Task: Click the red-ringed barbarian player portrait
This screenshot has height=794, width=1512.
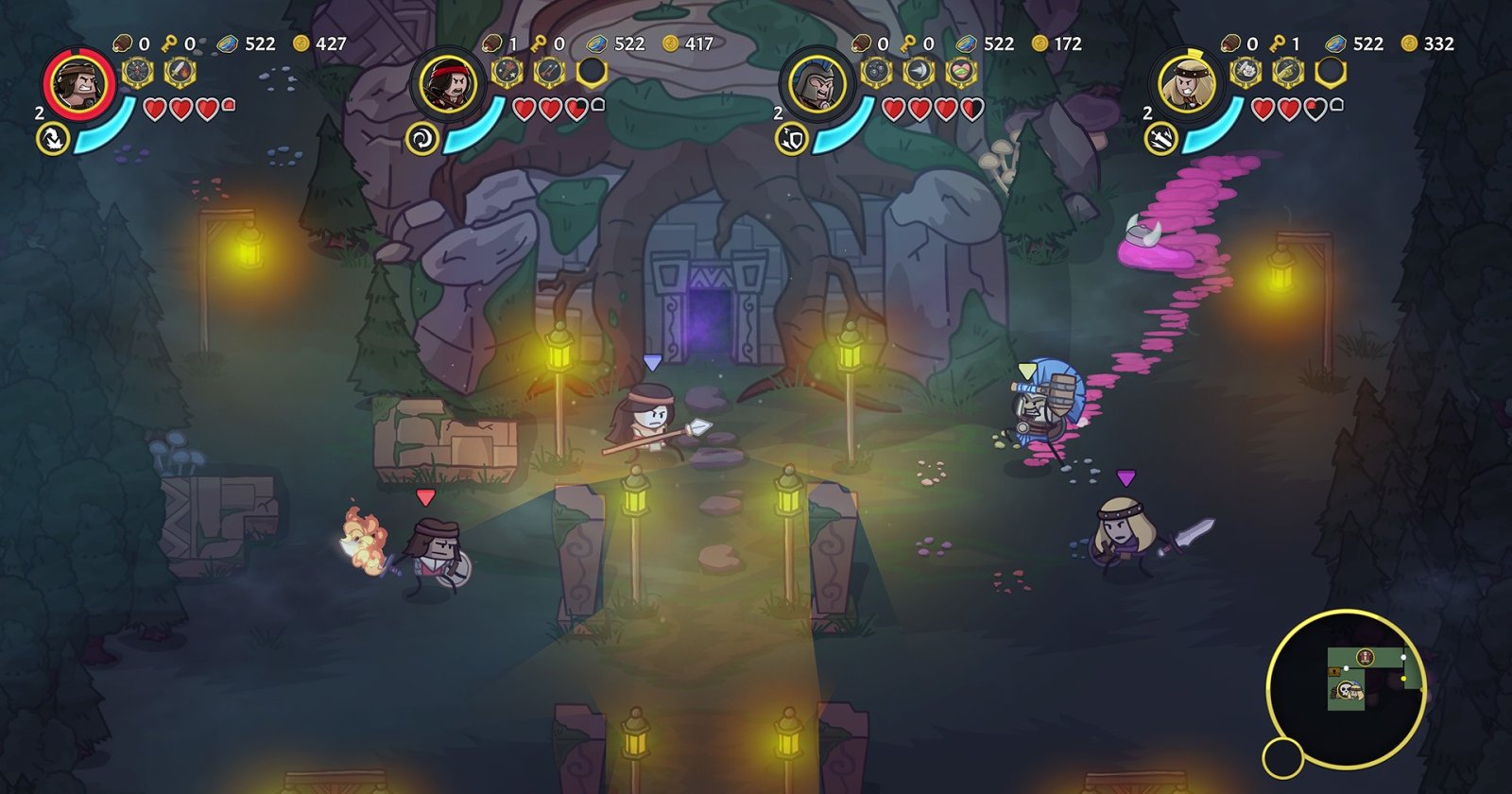Action: [x=78, y=84]
